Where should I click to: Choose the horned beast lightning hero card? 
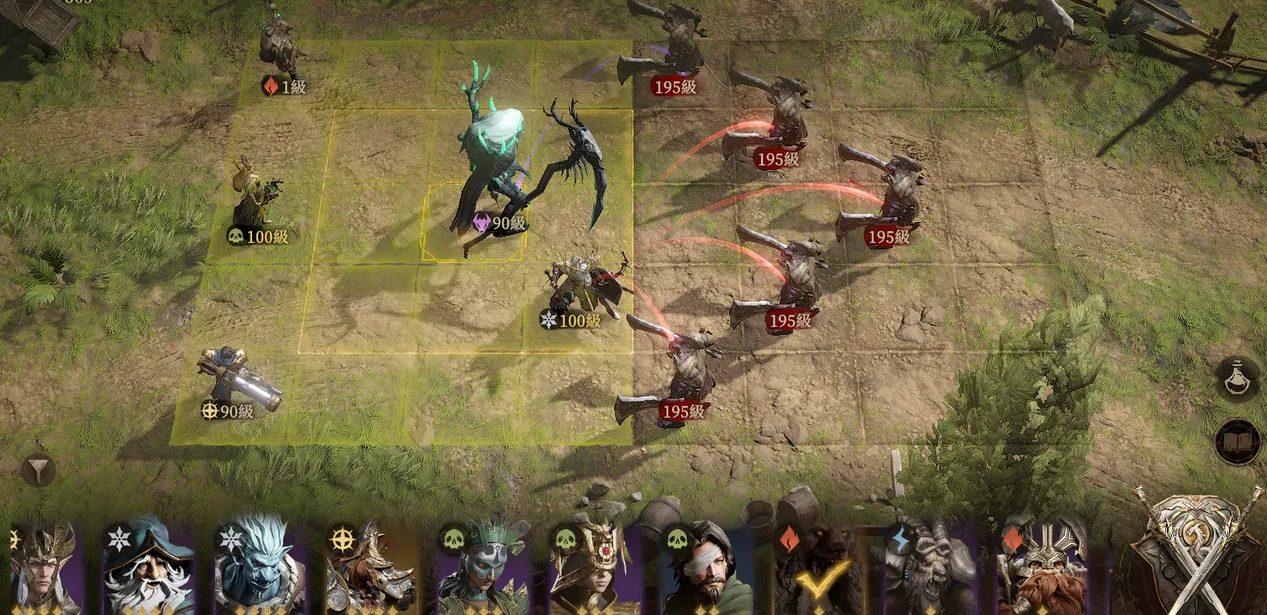(x=929, y=568)
